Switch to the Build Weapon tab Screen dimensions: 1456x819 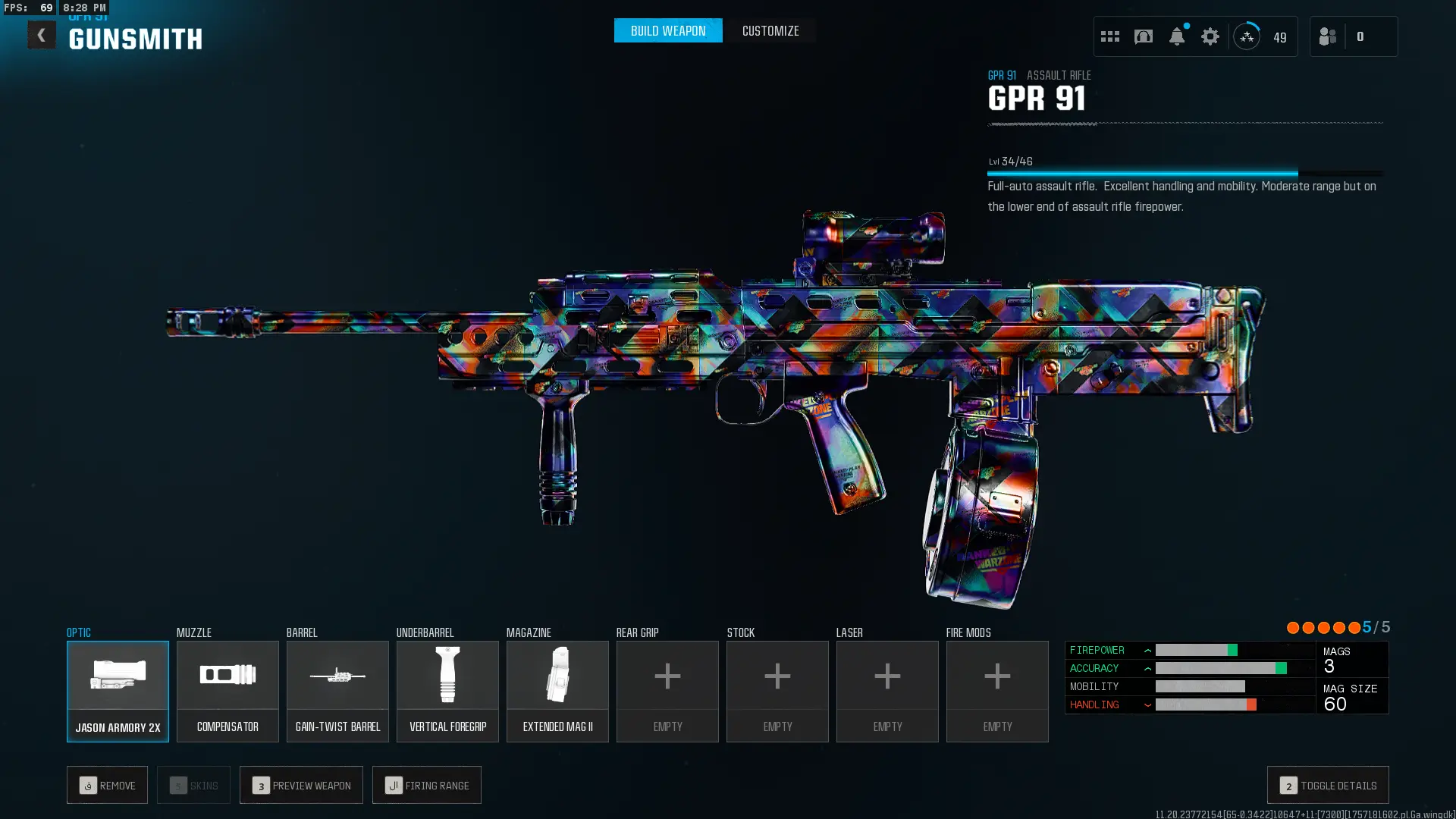[x=668, y=31]
